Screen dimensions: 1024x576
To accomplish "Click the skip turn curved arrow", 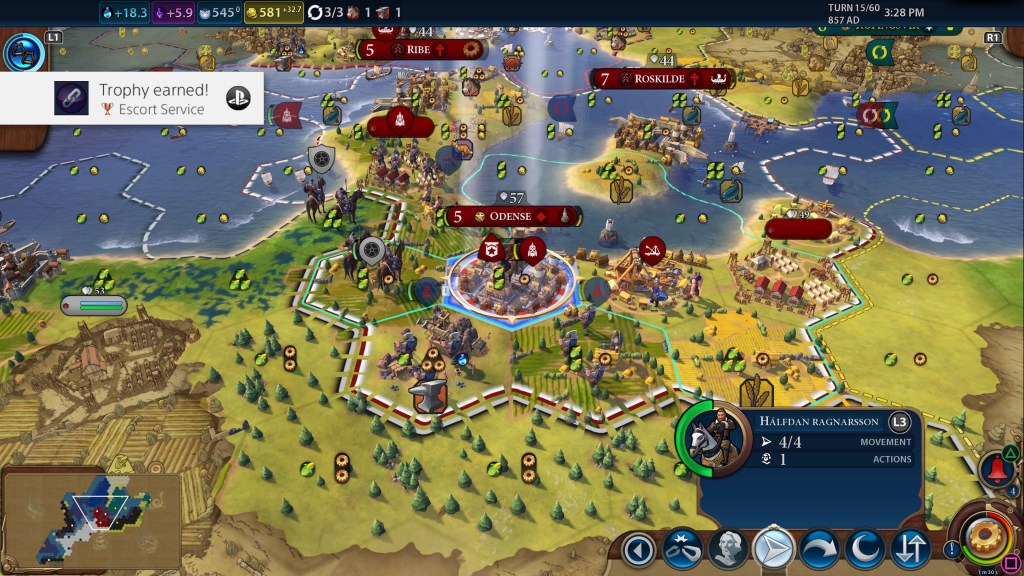I will click(x=819, y=549).
